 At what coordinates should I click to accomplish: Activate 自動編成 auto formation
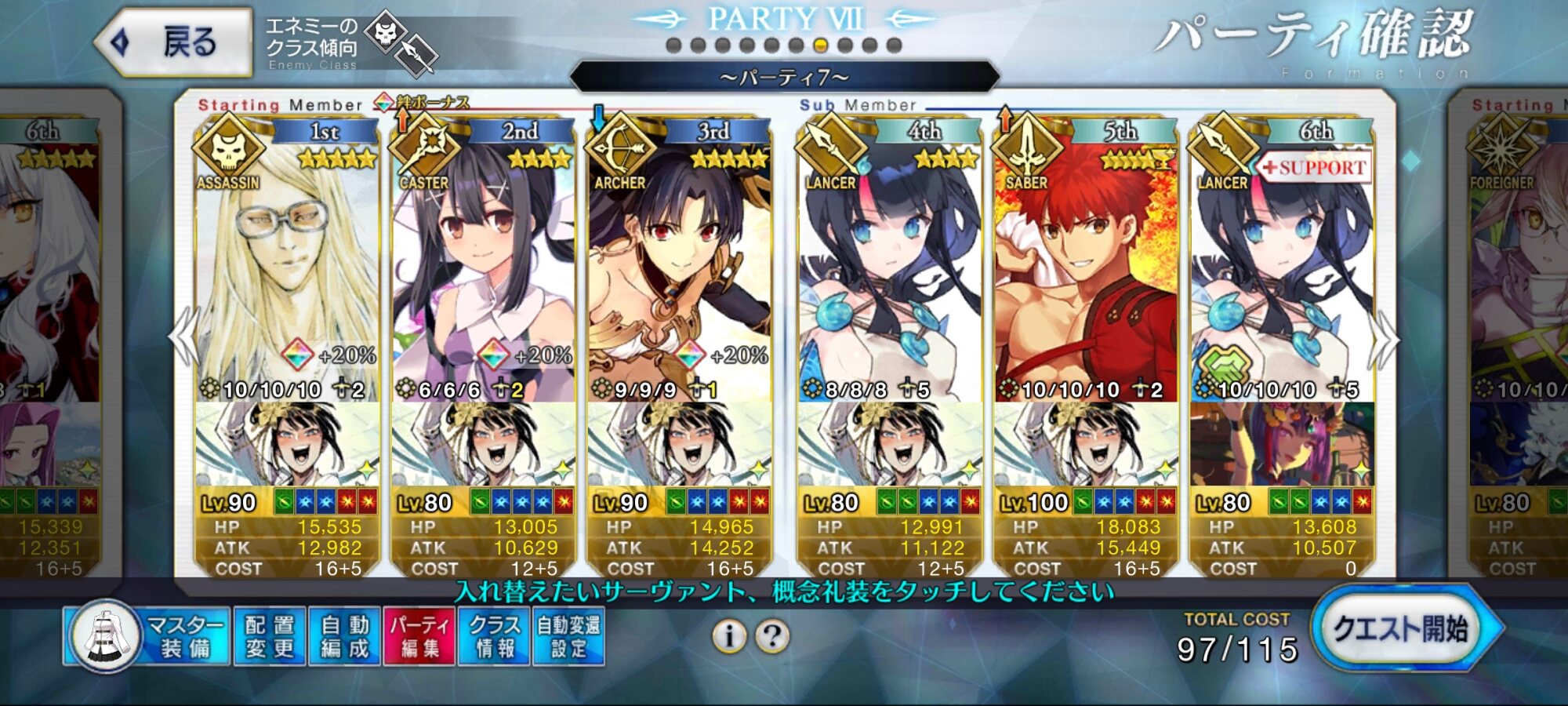[x=344, y=636]
